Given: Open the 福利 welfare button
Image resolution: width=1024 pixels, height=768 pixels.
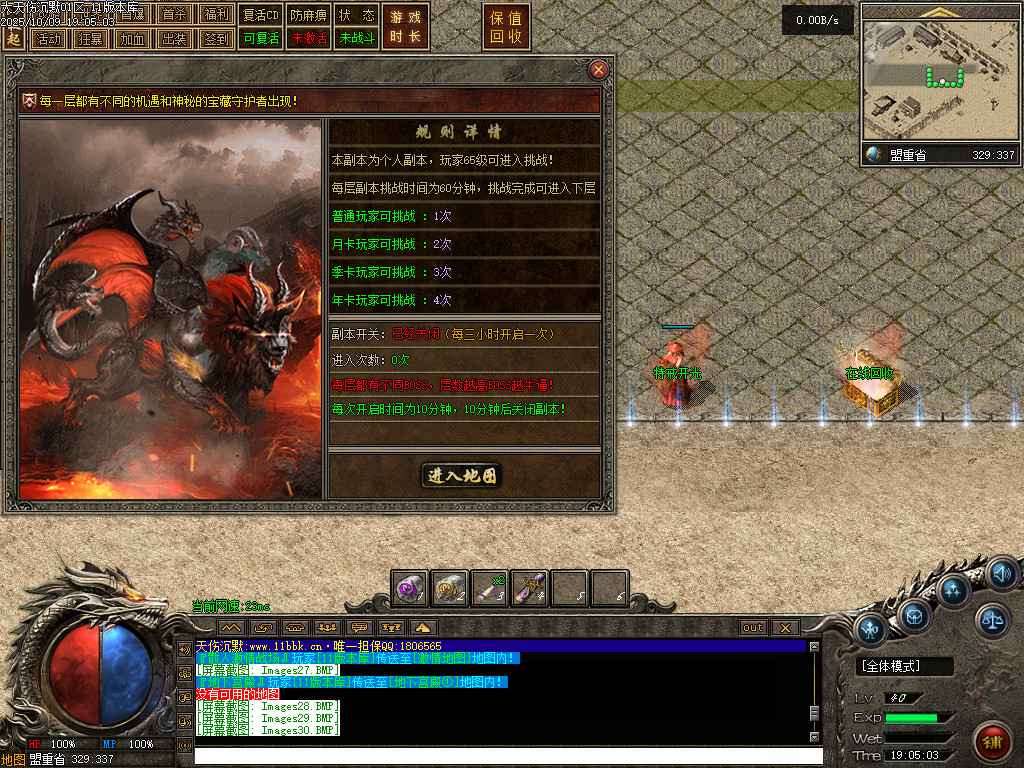Looking at the screenshot, I should coord(215,15).
